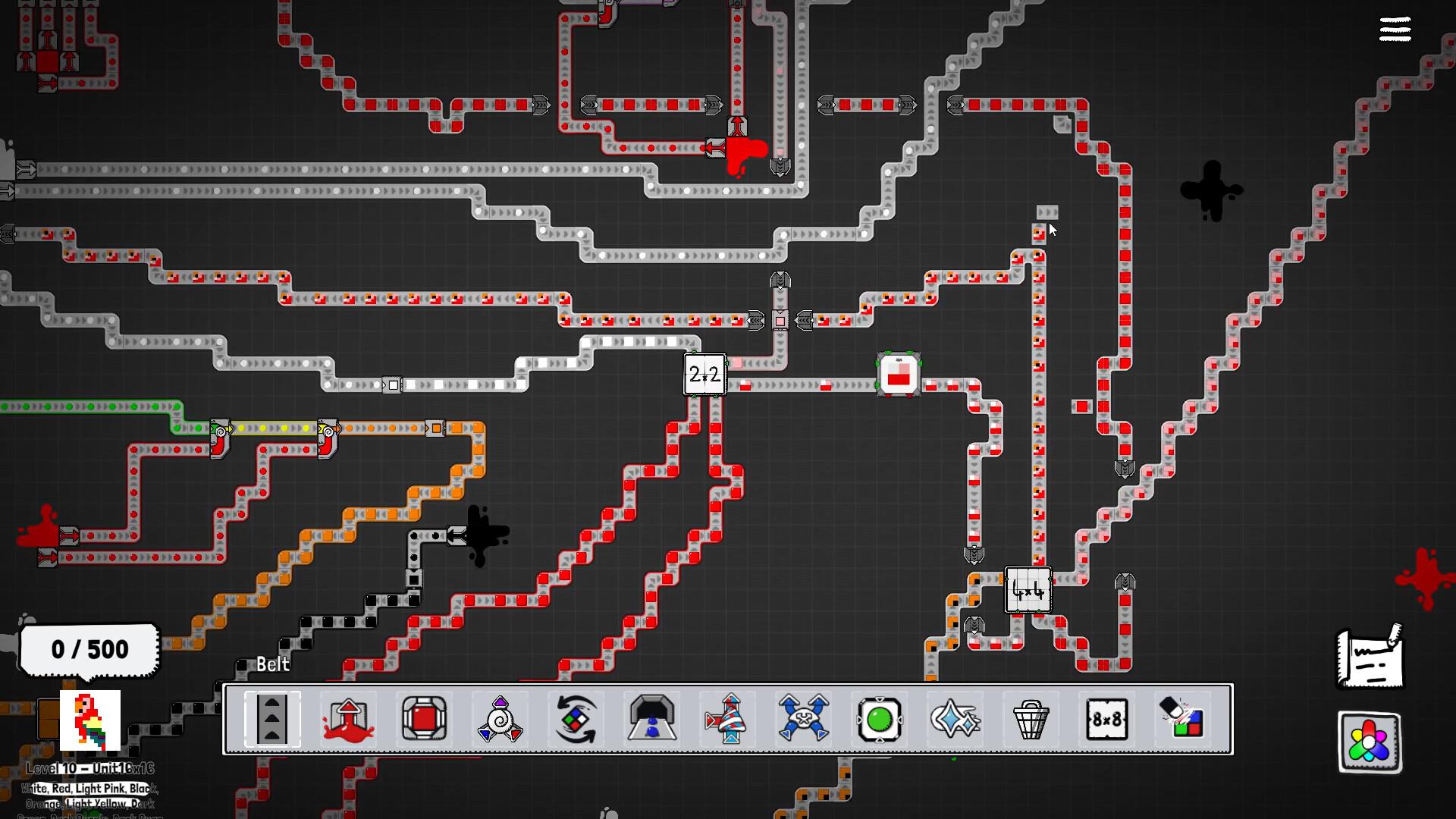The width and height of the screenshot is (1456, 819).
Task: Open the color palette panel
Action: 1370,742
